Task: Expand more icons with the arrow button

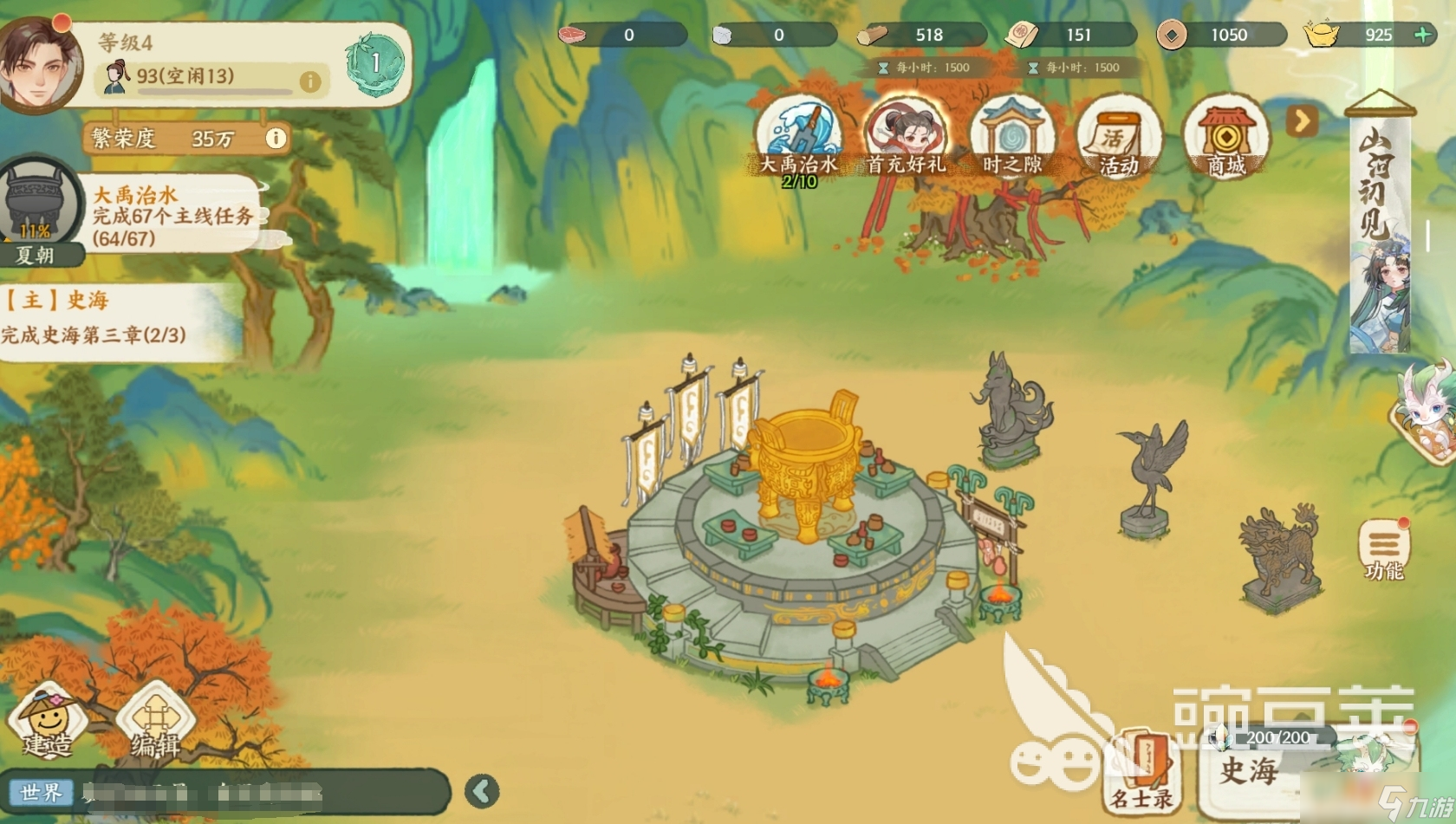Action: (1301, 121)
